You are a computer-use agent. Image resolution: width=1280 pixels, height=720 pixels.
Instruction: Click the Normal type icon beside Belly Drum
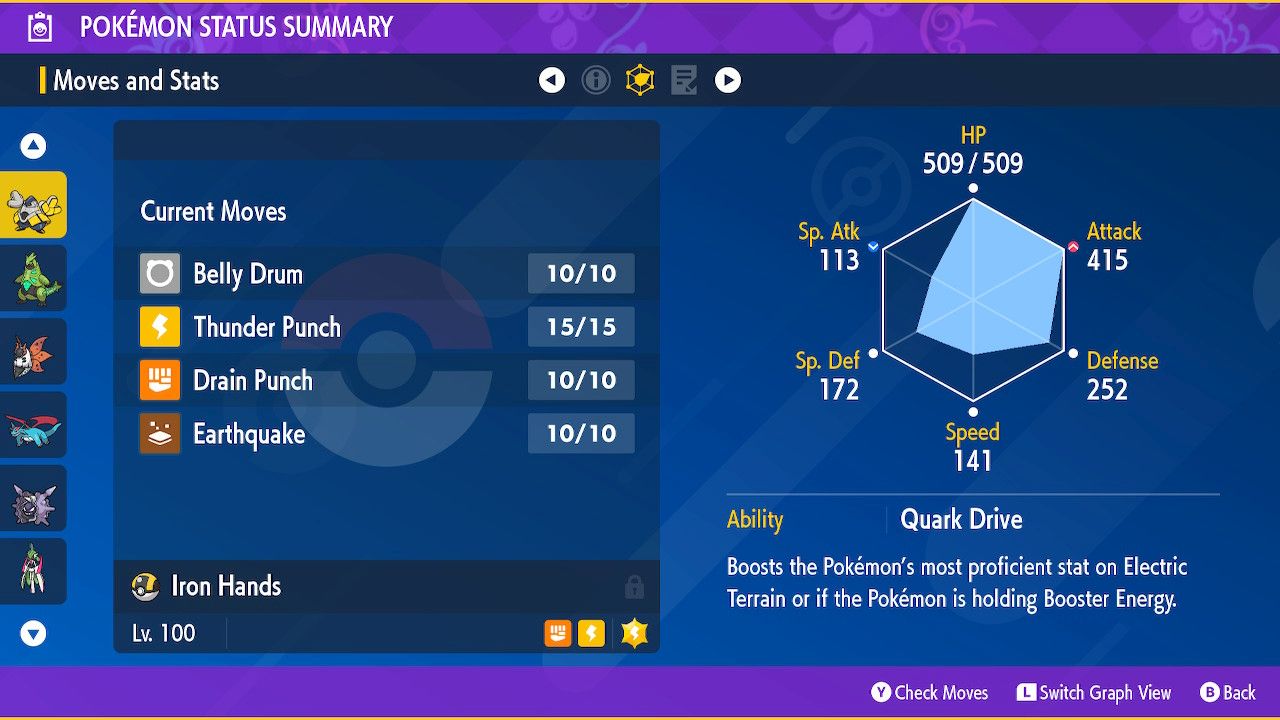click(x=158, y=273)
